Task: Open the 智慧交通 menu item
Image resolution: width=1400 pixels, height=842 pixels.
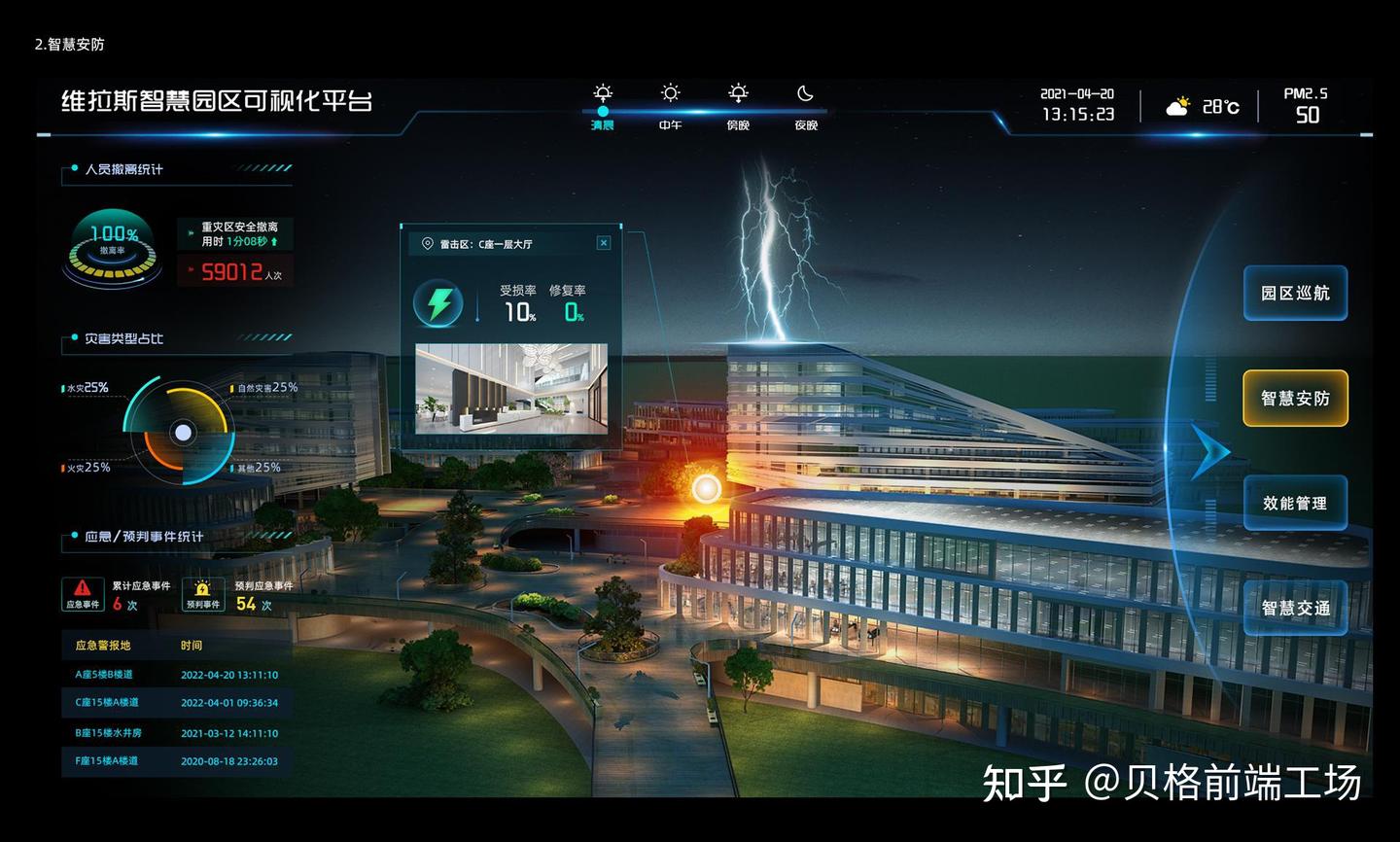Action: click(1295, 607)
